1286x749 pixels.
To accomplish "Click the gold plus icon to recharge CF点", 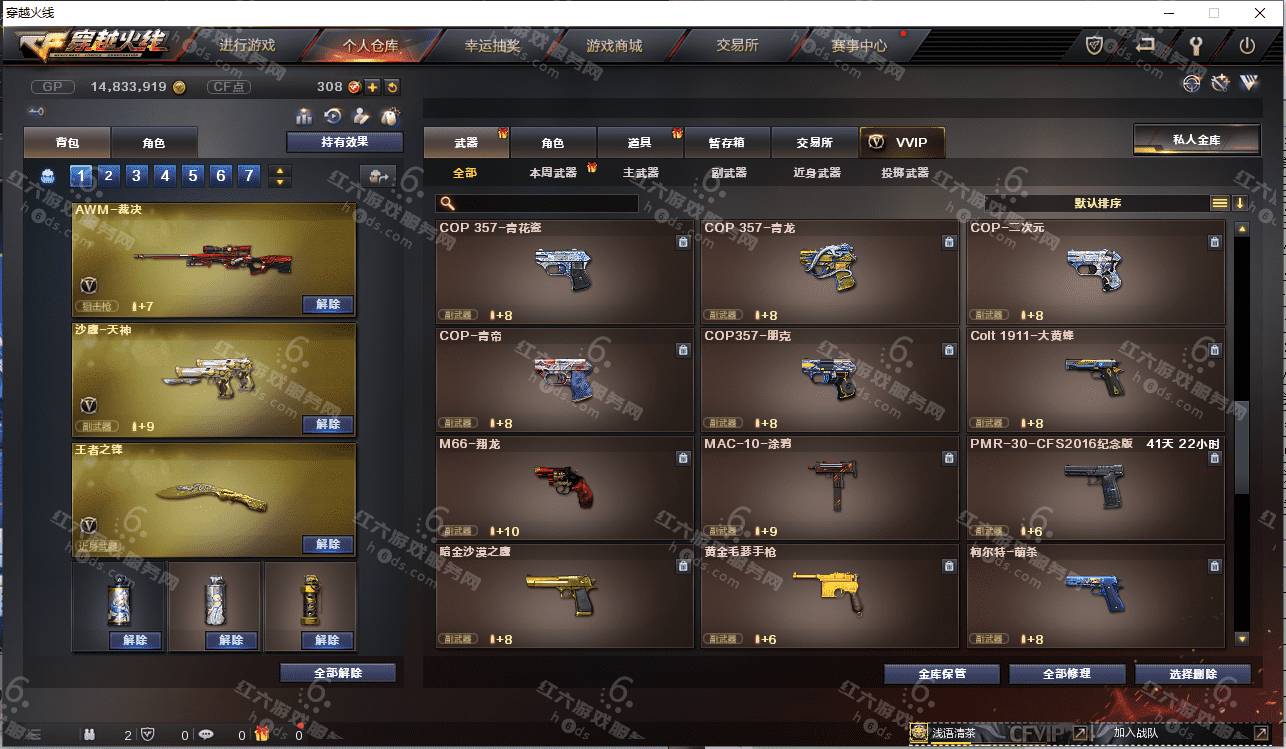I will (x=372, y=87).
